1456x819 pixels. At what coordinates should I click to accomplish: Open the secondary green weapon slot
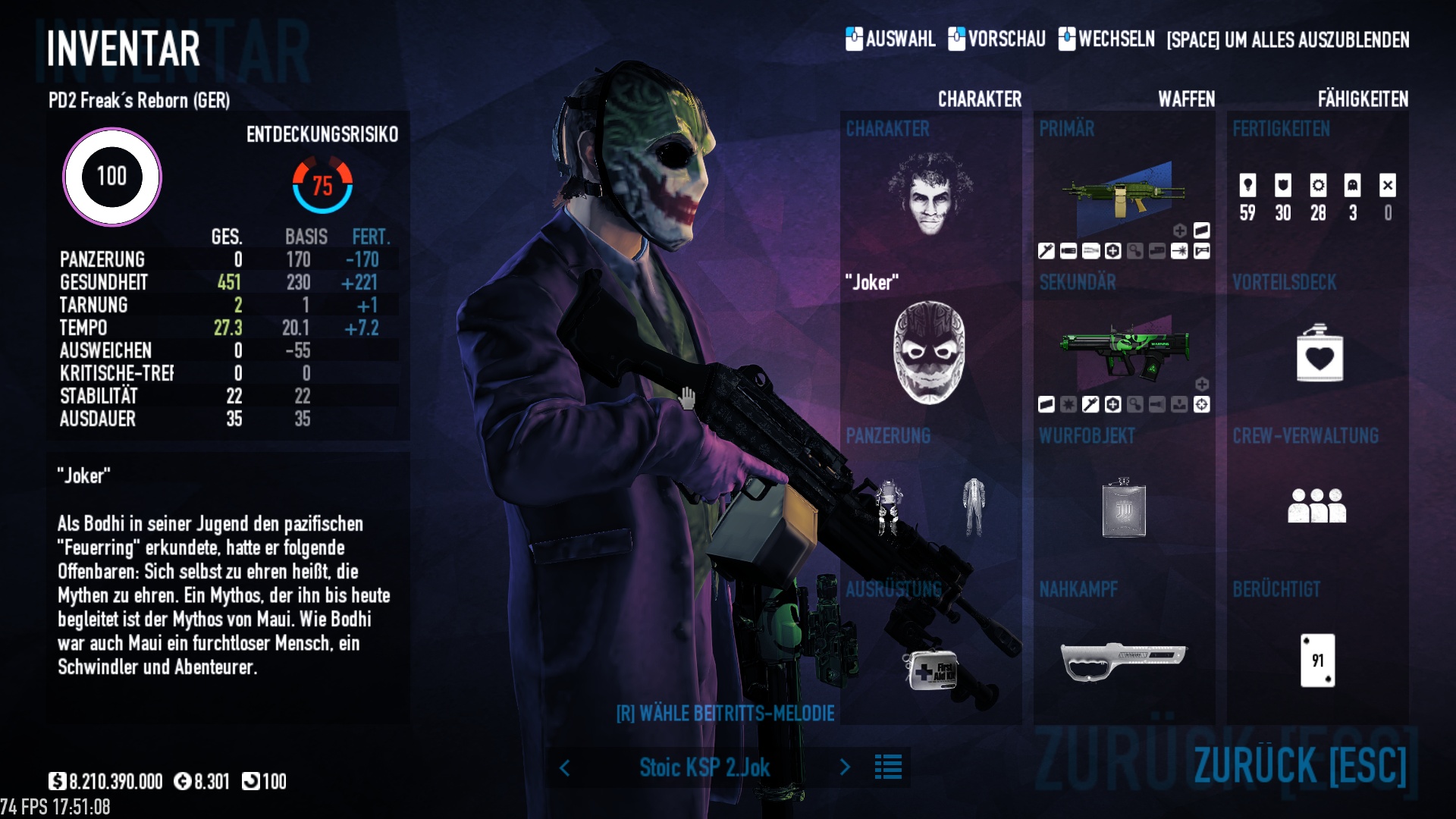coord(1123,350)
